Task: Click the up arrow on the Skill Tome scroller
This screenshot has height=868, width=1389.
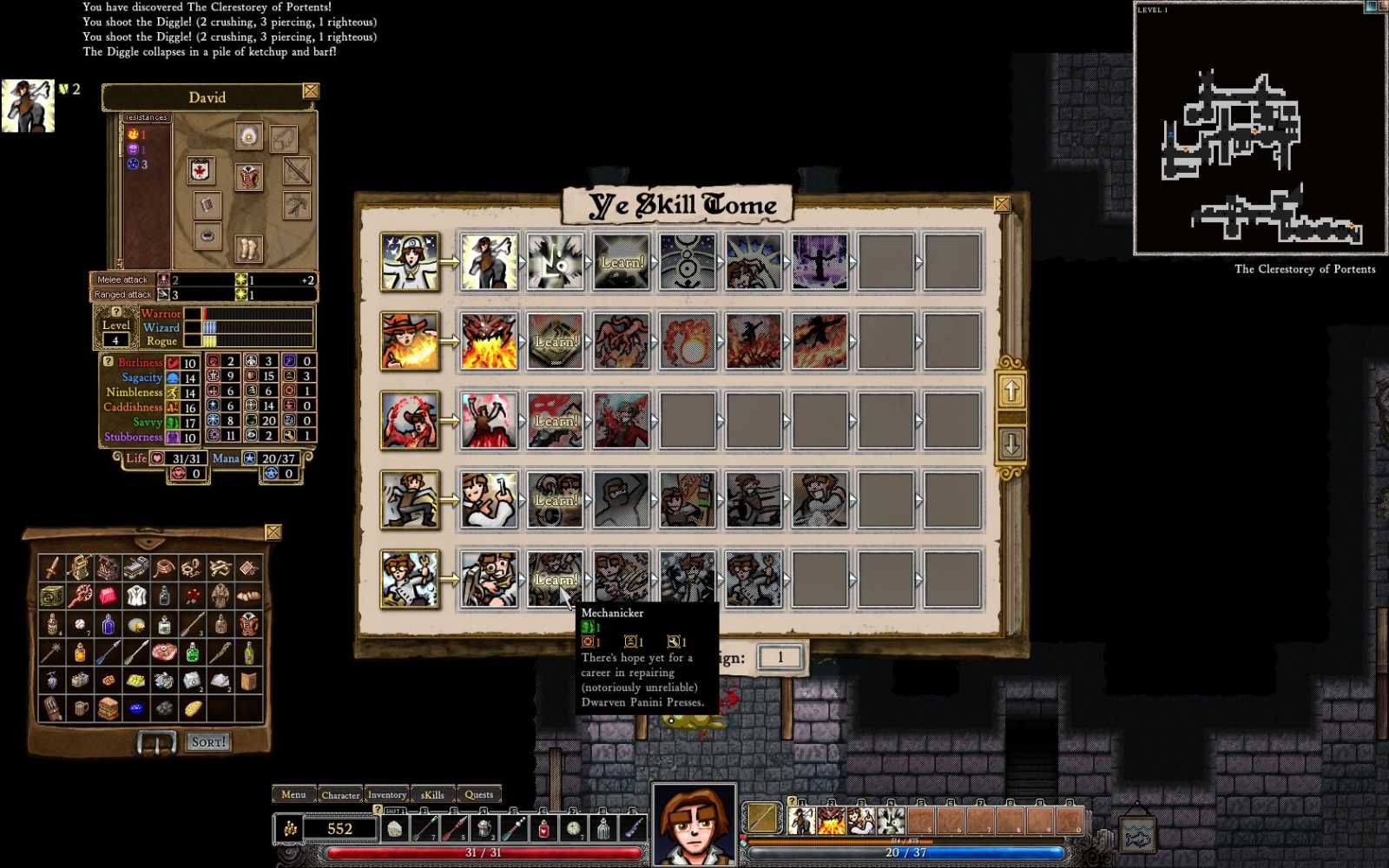Action: click(x=1010, y=392)
